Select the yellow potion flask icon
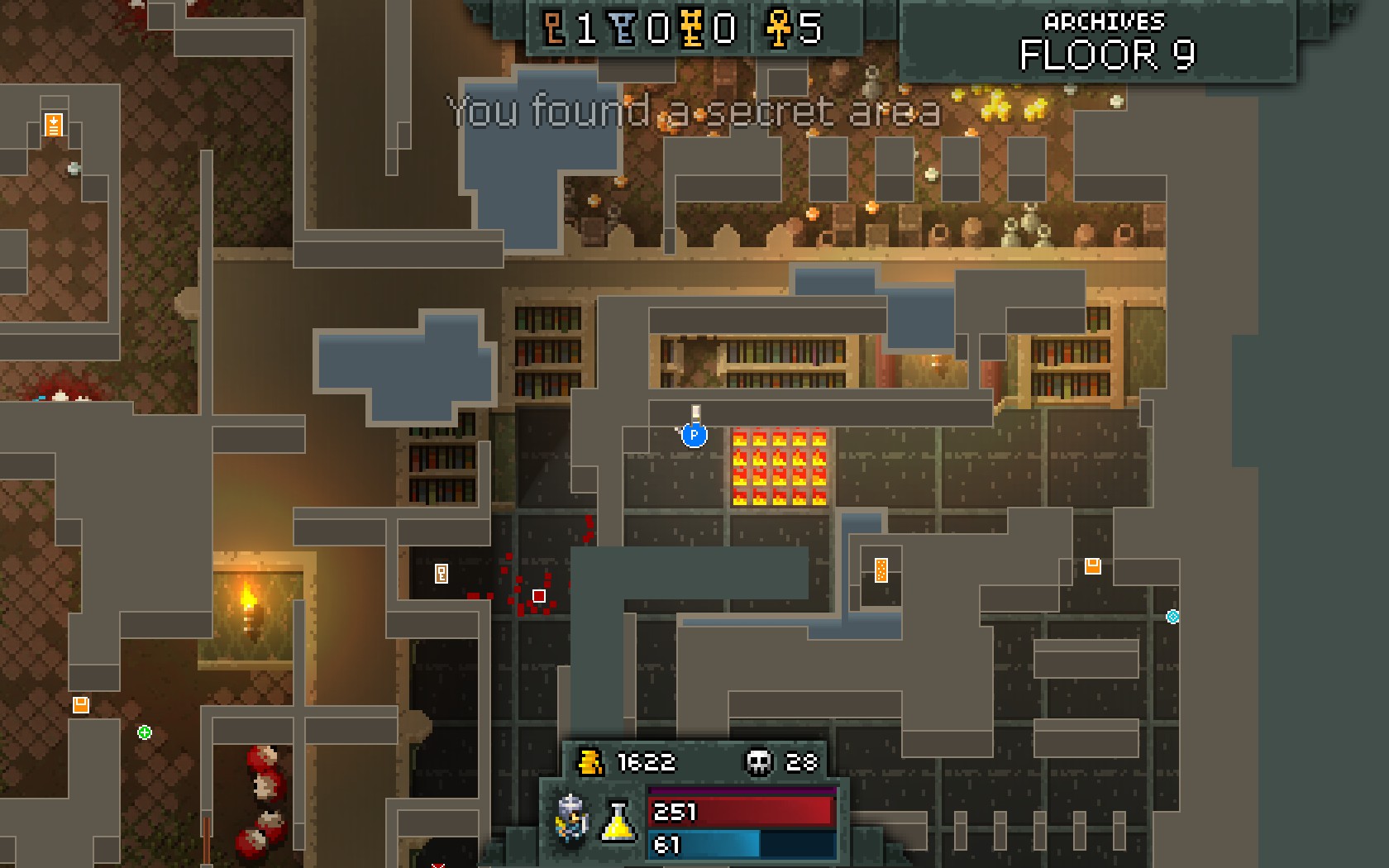This screenshot has width=1389, height=868. pos(618,822)
